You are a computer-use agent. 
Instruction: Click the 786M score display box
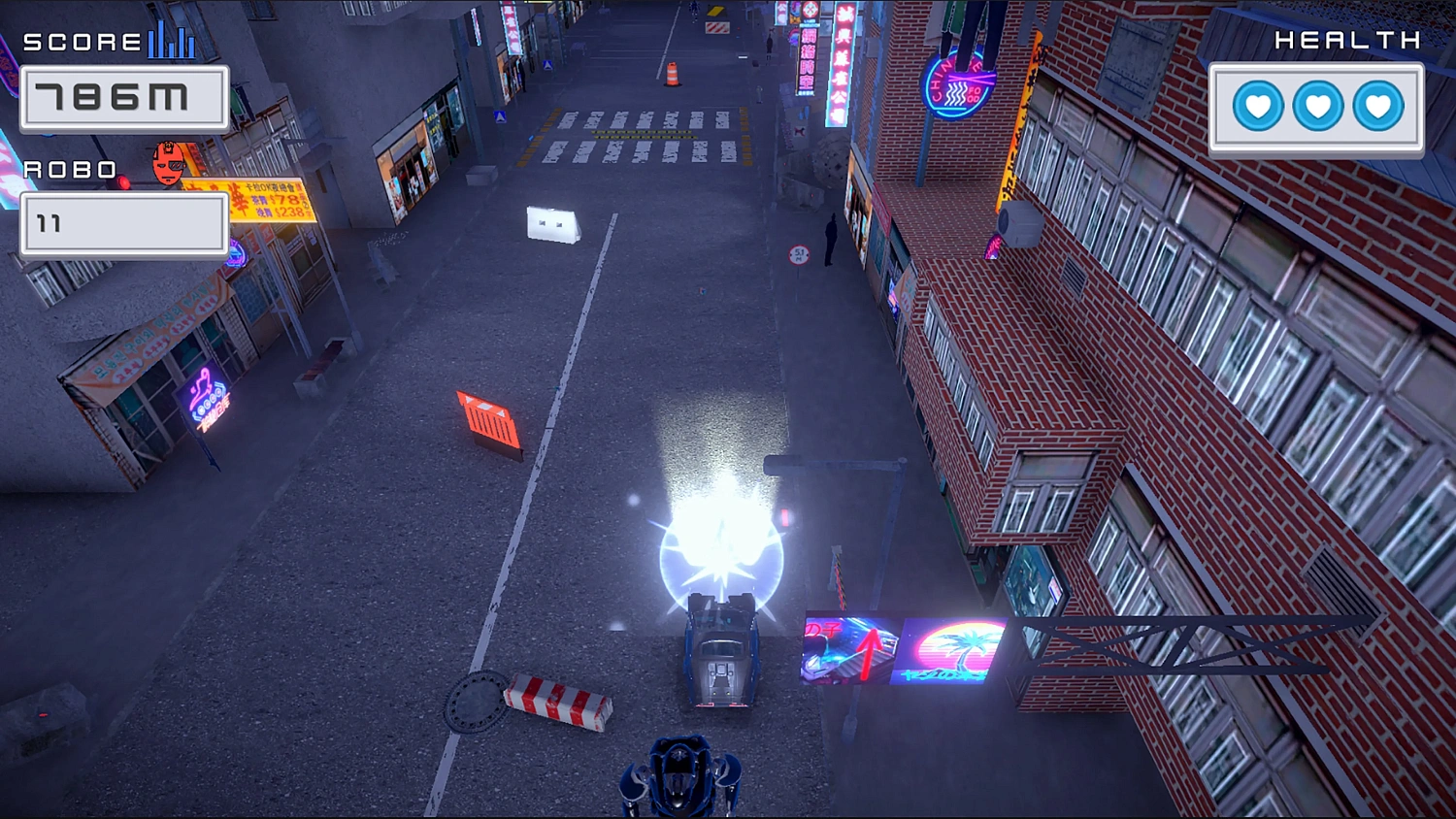pos(123,97)
